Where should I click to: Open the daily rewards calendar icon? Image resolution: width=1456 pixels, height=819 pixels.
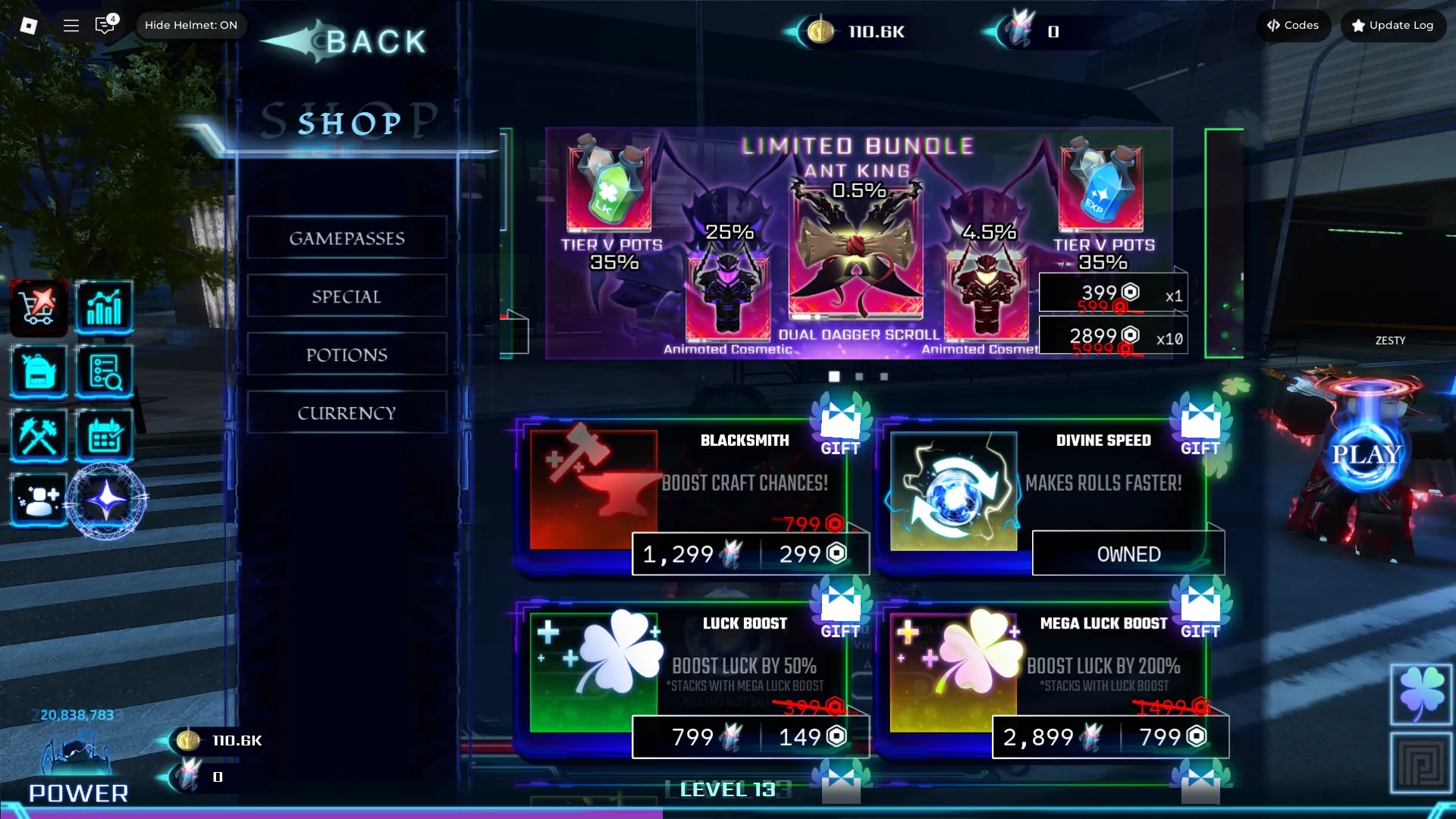pyautogui.click(x=105, y=435)
